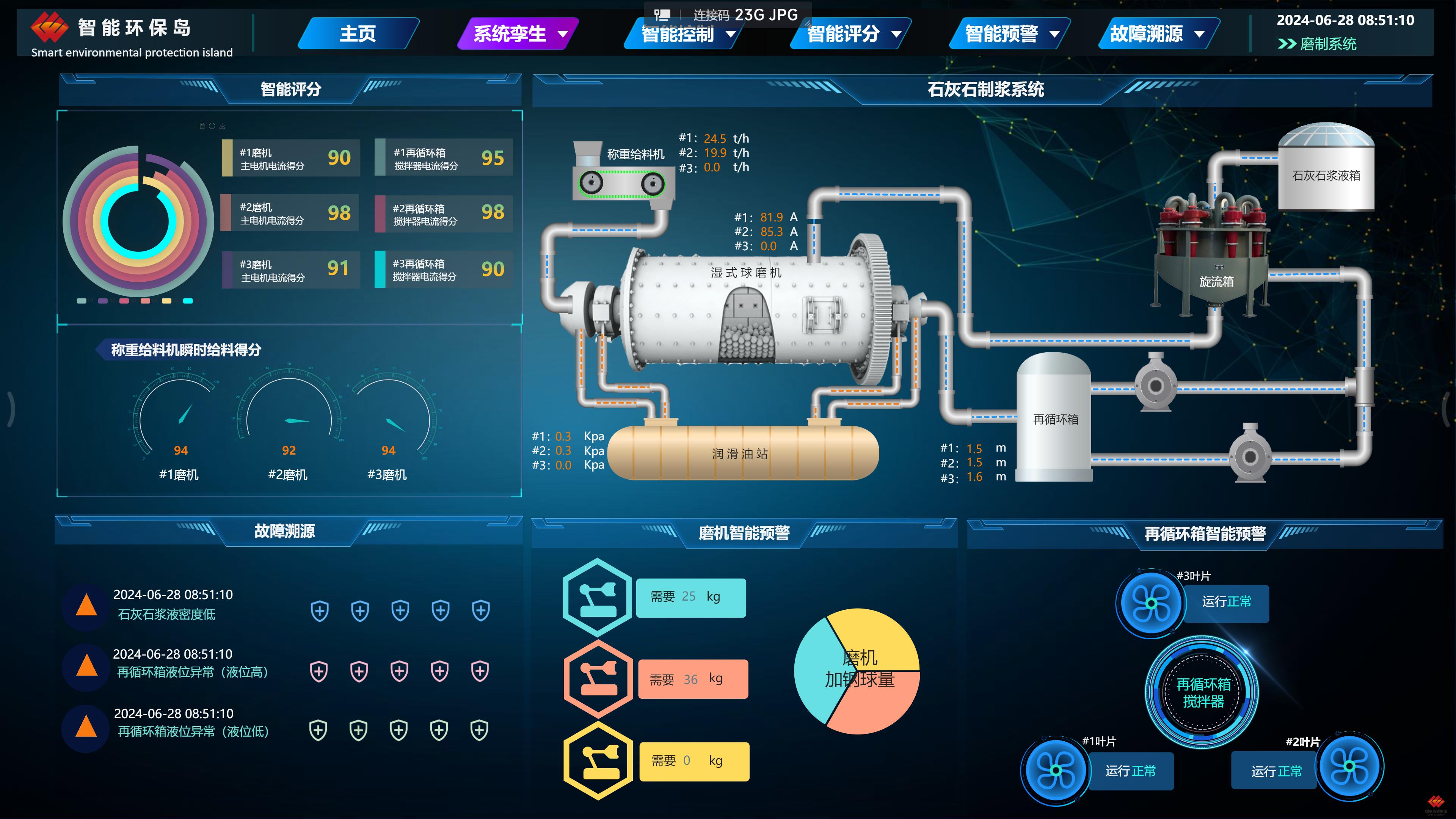Select the orange 需要 36 kg button

(x=693, y=679)
